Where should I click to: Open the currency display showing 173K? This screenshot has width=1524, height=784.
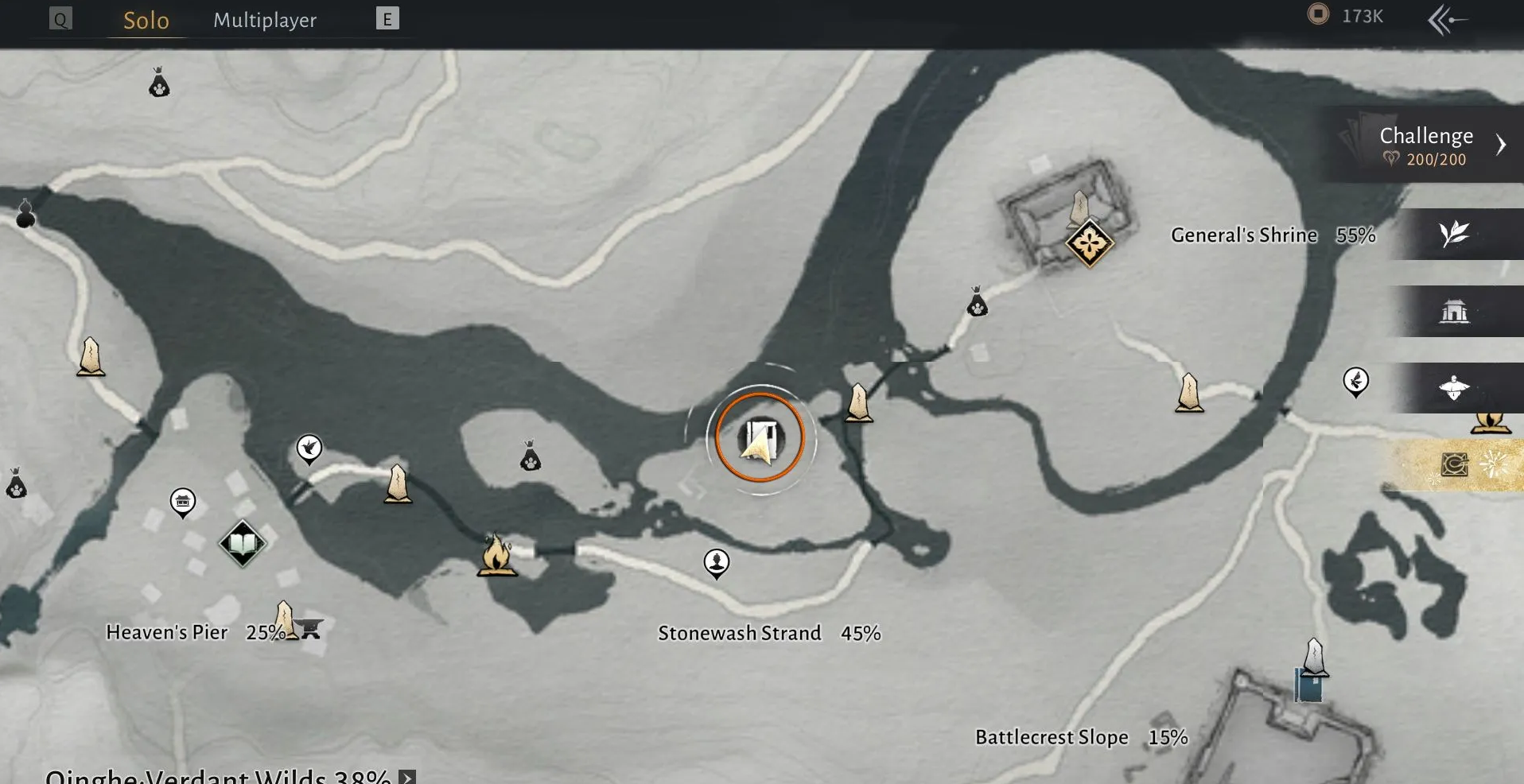1347,16
